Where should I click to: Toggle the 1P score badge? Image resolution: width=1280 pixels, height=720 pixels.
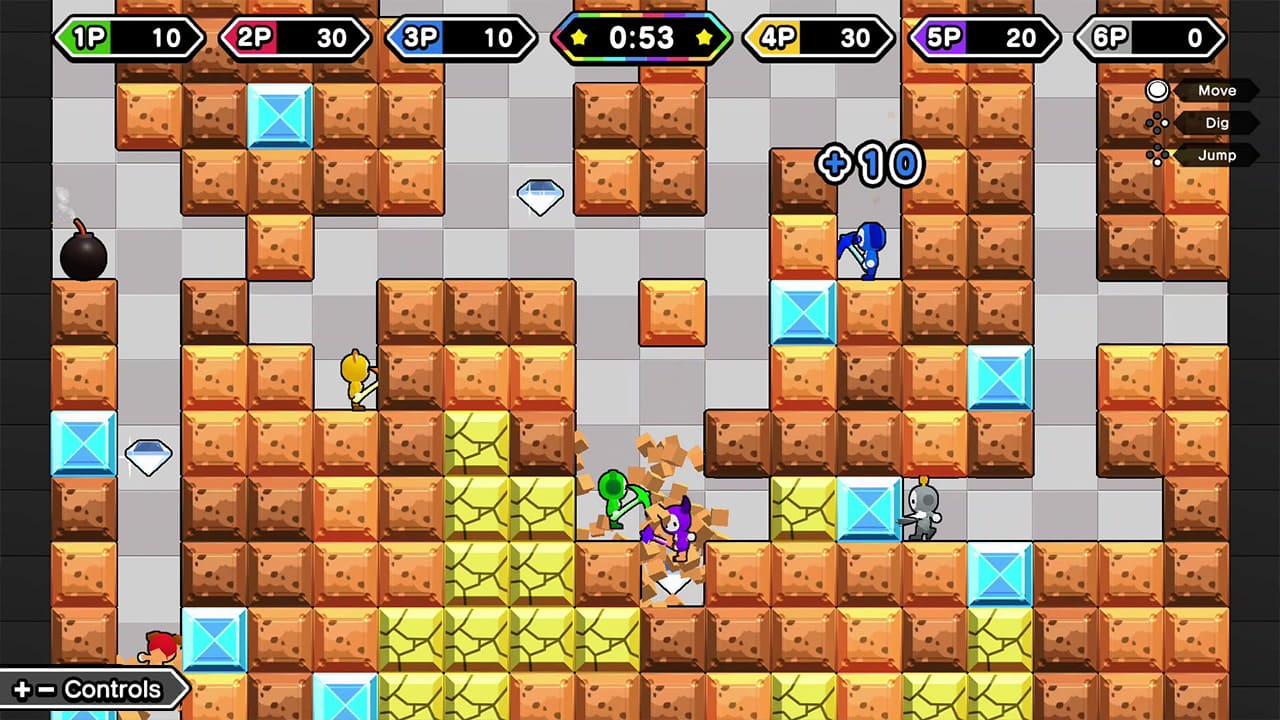coord(128,38)
